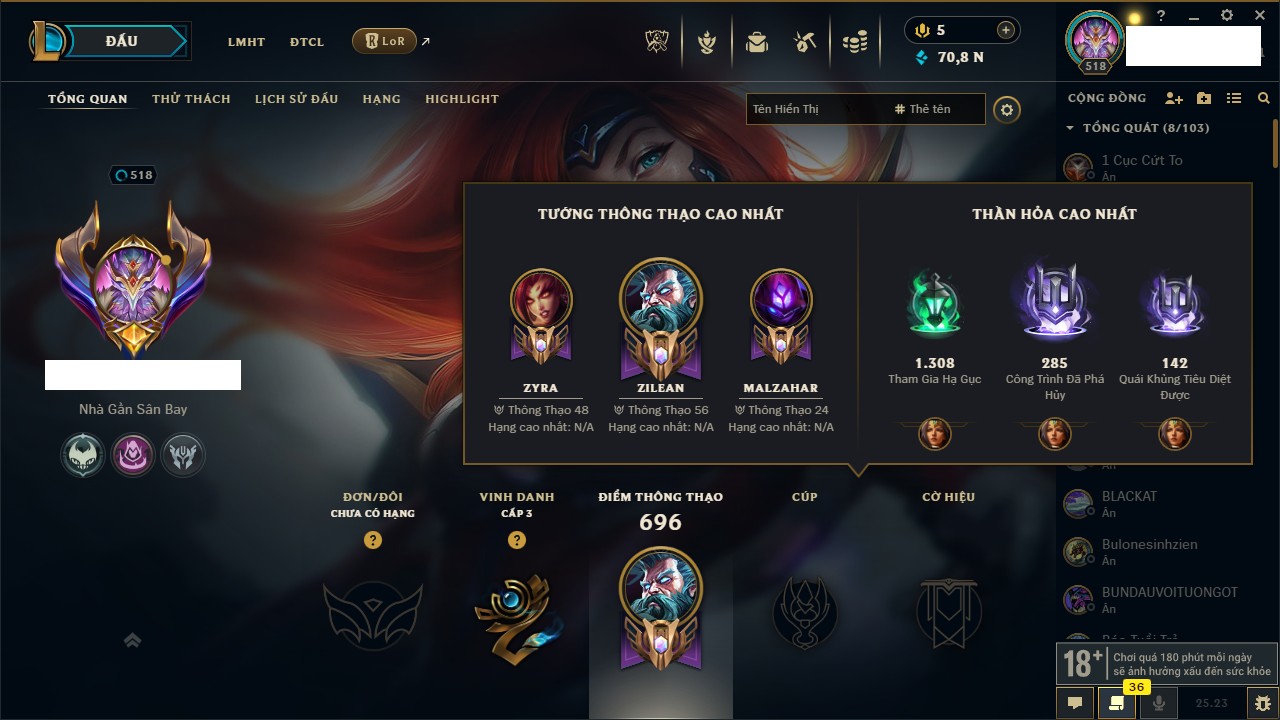
Task: Open the LMHT menu
Action: (246, 42)
